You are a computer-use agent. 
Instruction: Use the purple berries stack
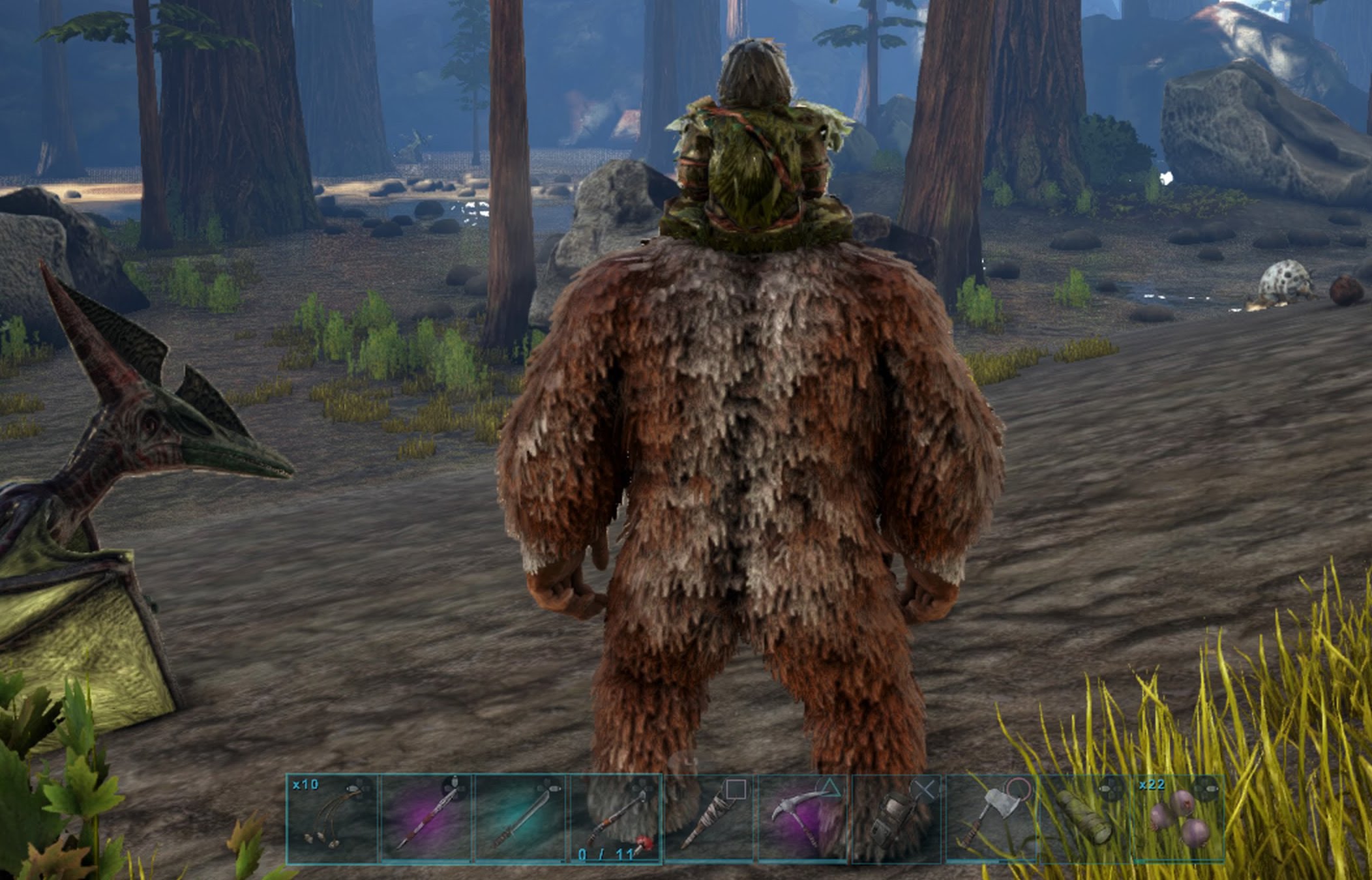(1178, 818)
